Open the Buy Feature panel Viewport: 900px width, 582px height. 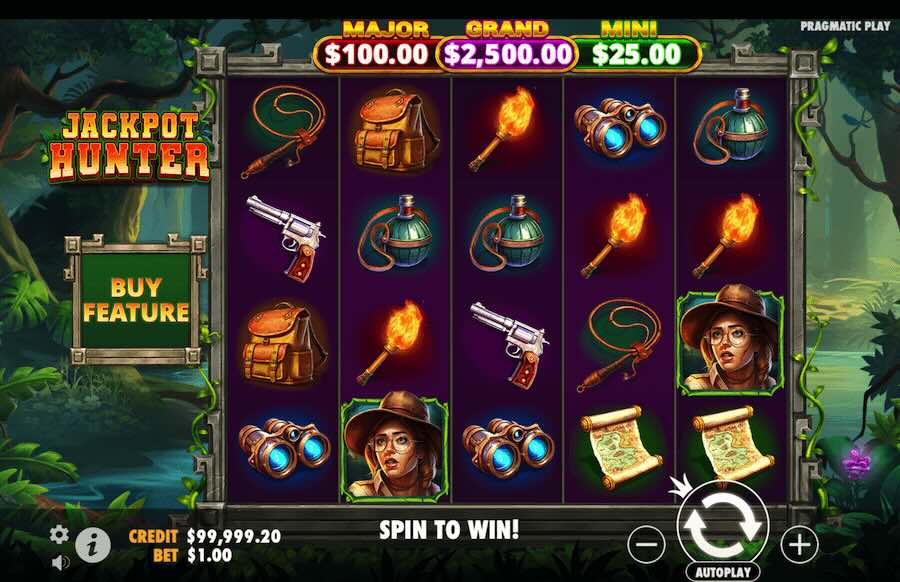[136, 299]
